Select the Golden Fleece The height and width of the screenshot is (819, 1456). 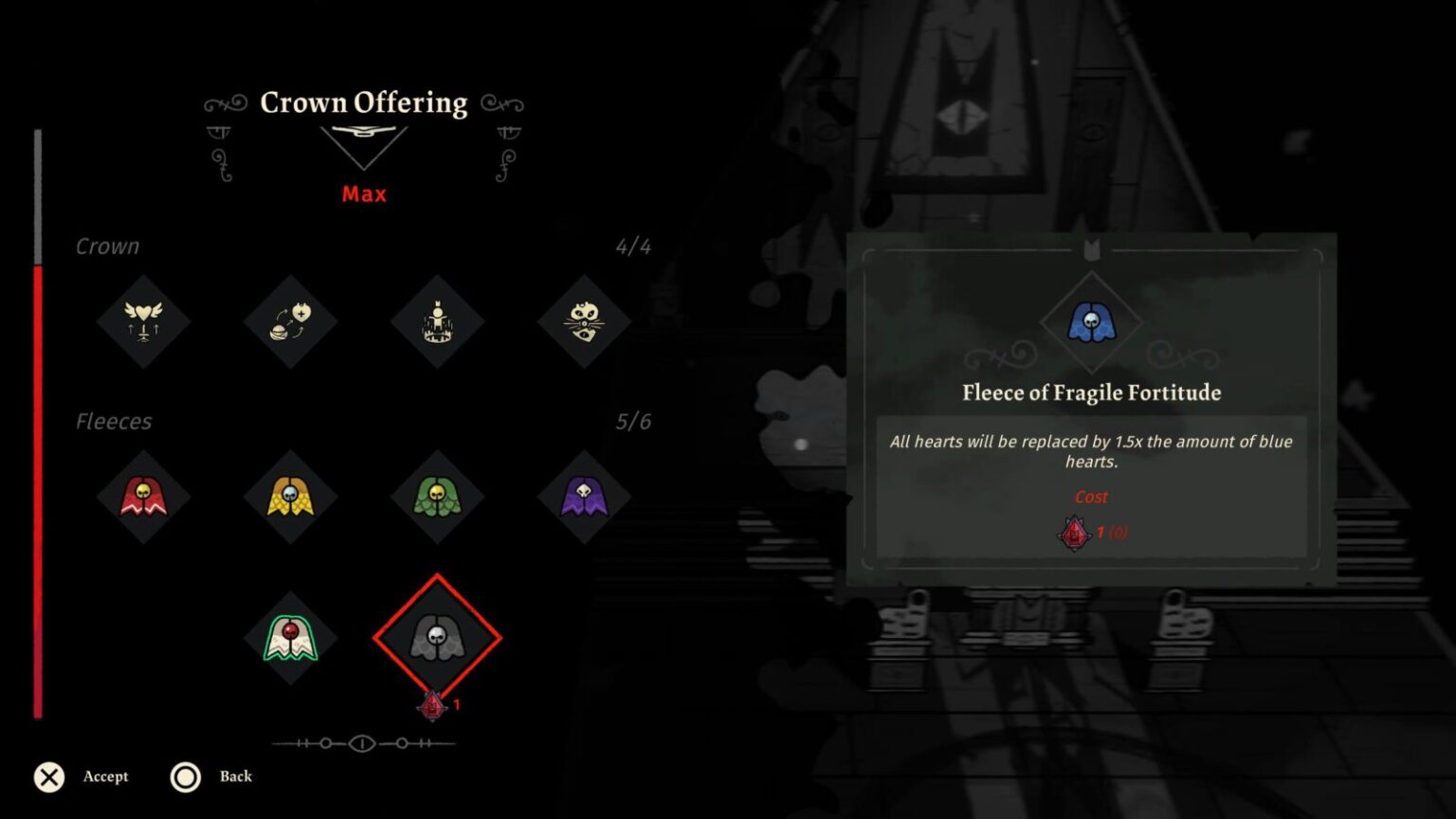[x=291, y=498]
